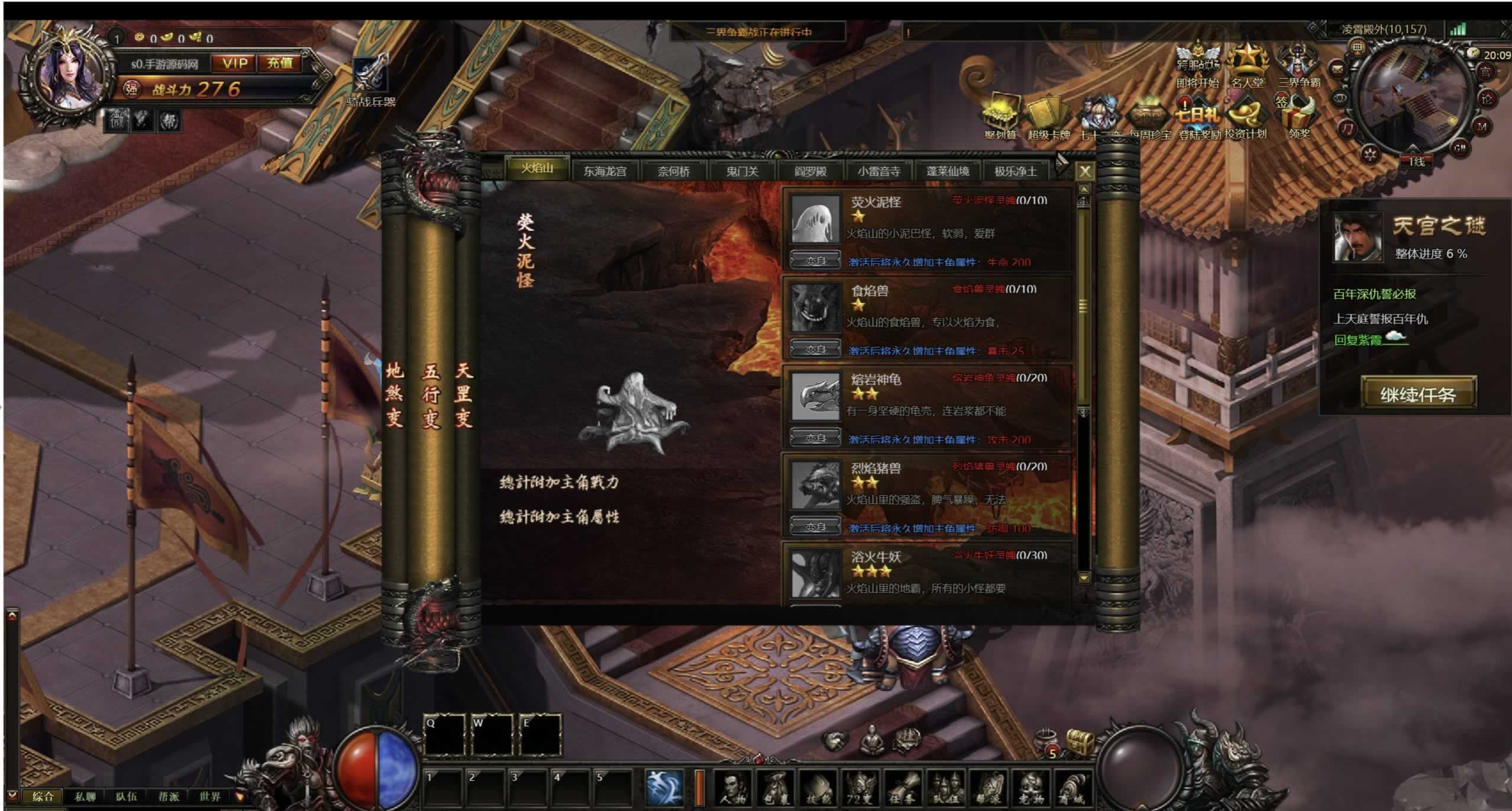The image size is (1512, 811).
Task: Open the 领奖 gift box icon
Action: click(x=1299, y=118)
